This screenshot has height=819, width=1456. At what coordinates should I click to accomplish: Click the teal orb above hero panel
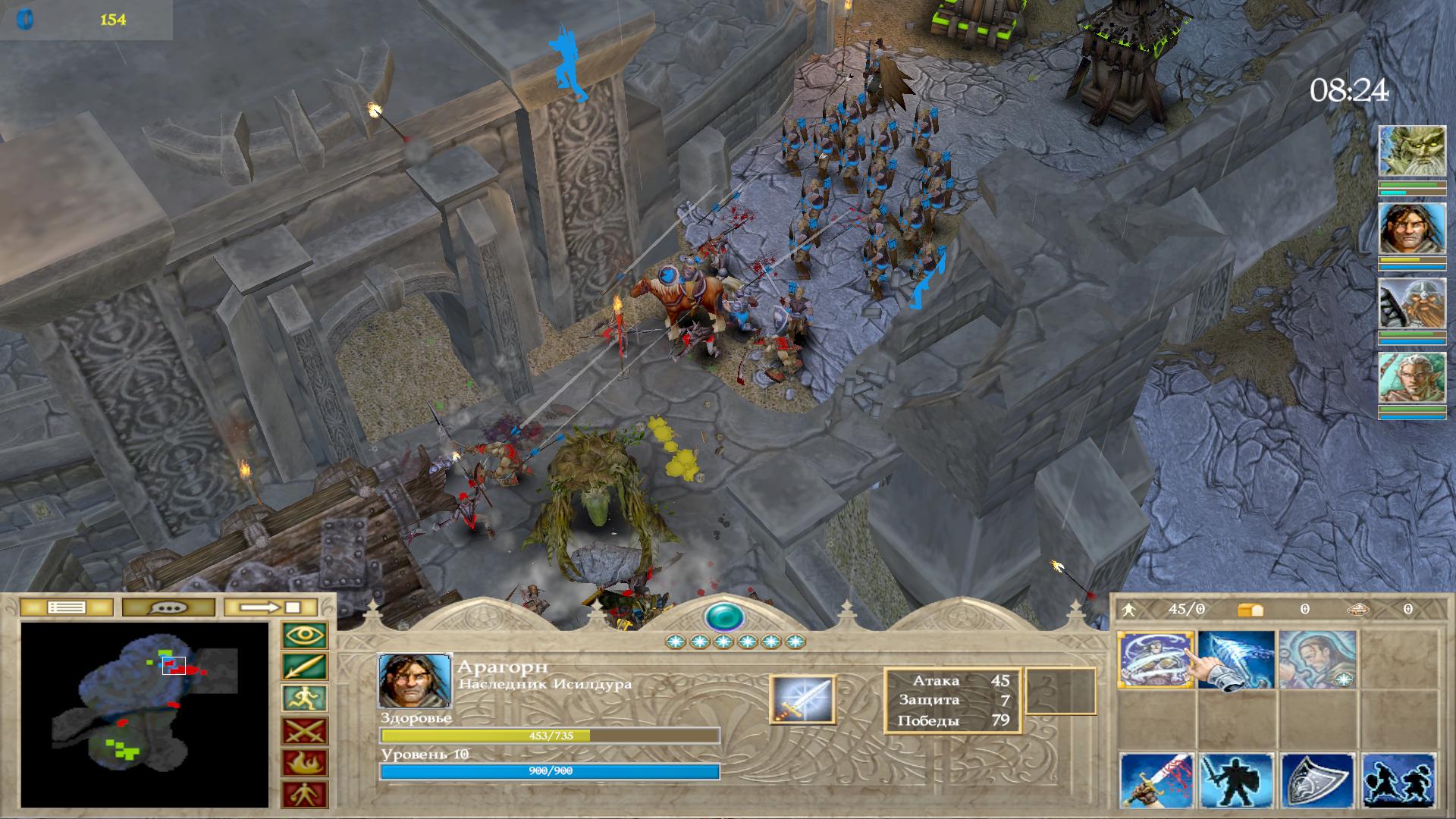pos(724,617)
